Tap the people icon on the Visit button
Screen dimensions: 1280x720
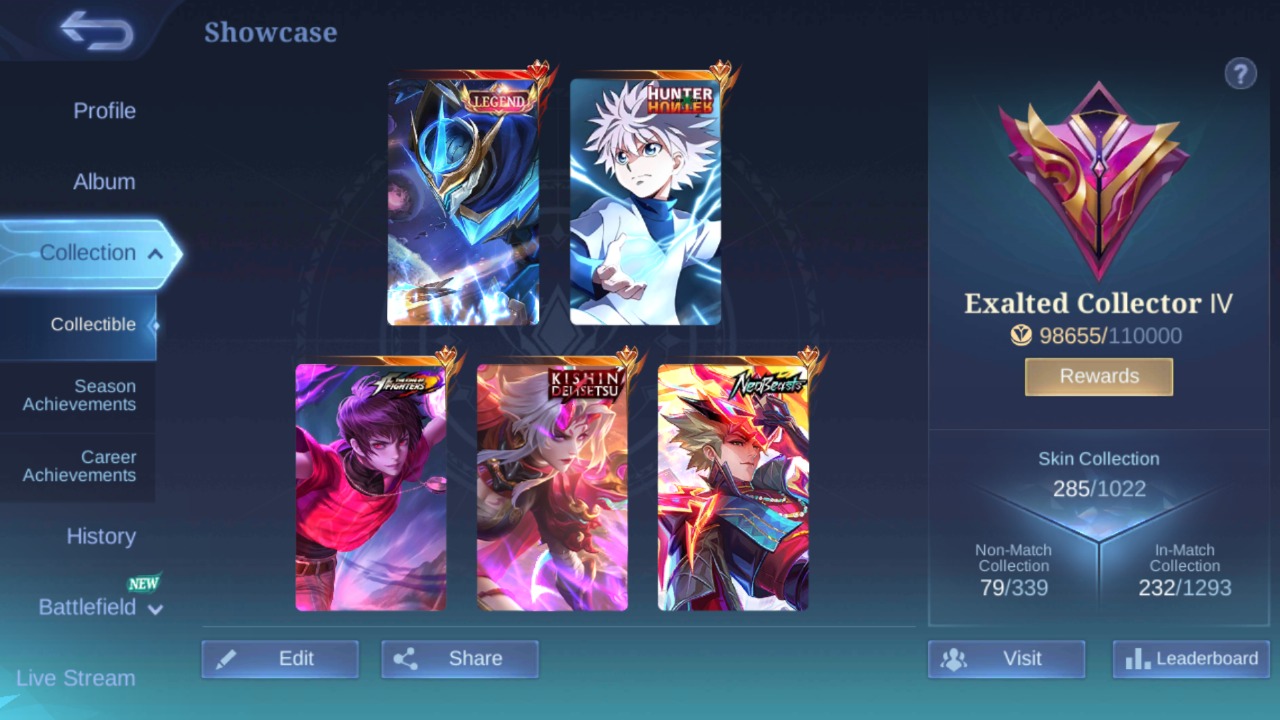tap(953, 659)
